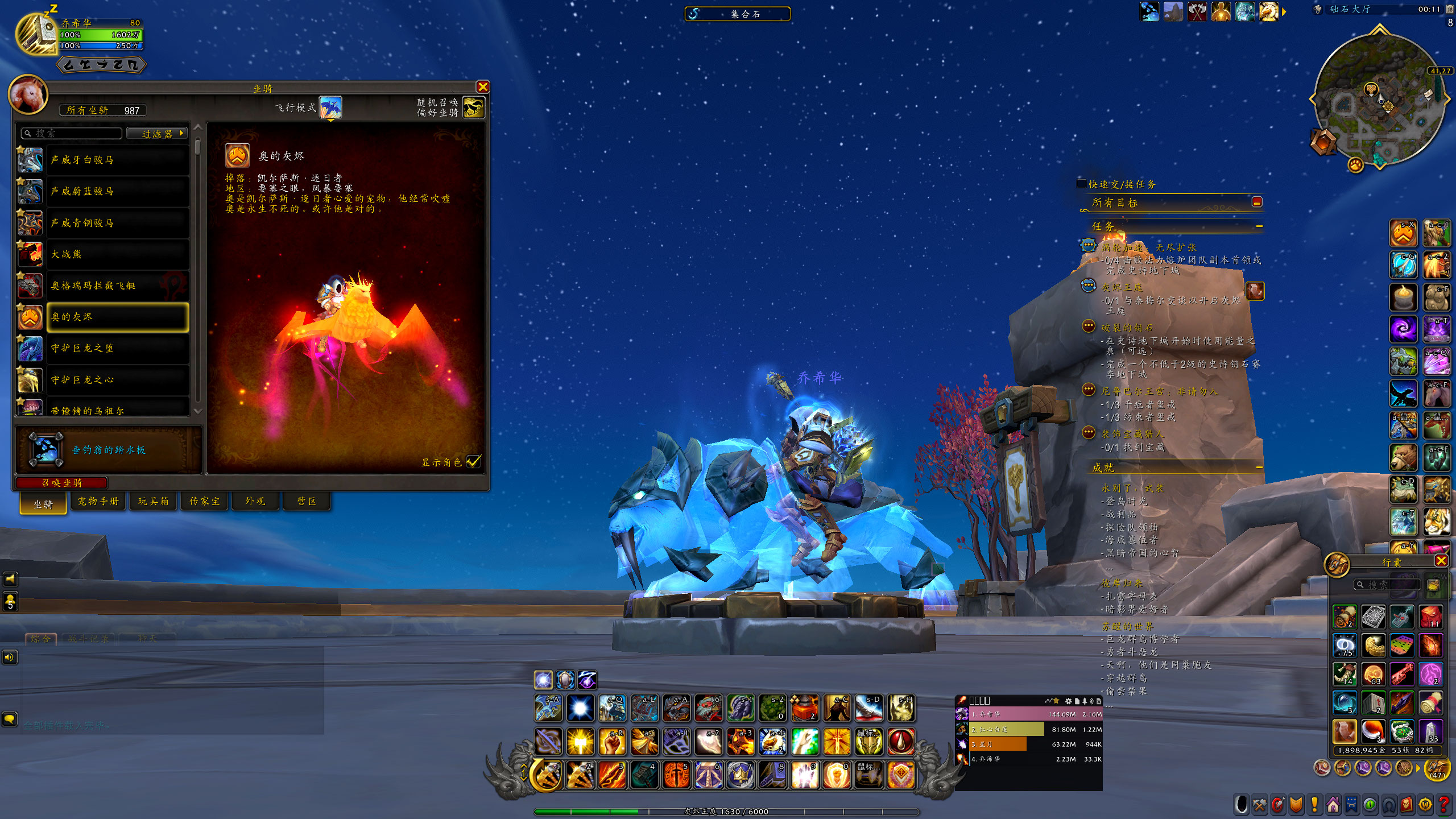Toggle the 快速交/接任务 checkbox
Image resolution: width=1456 pixels, height=819 pixels.
(1081, 184)
